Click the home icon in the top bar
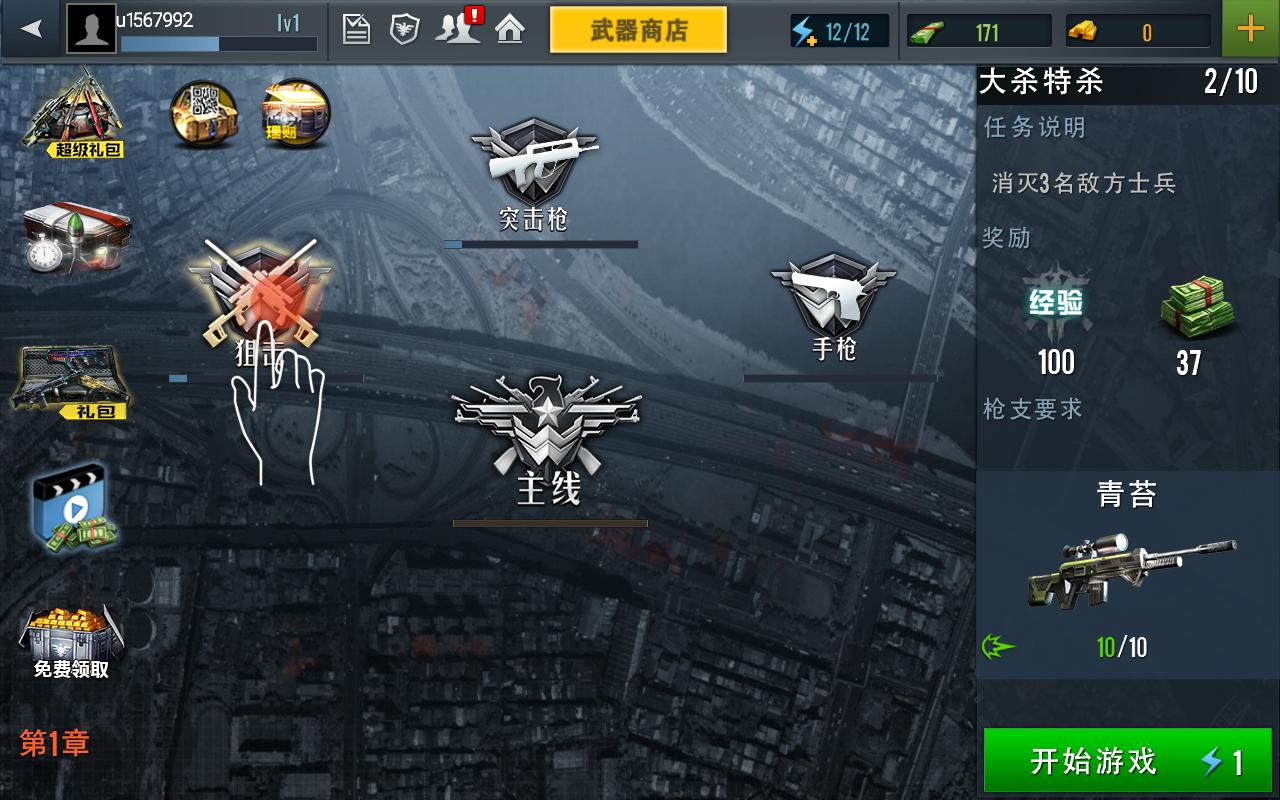Image resolution: width=1280 pixels, height=800 pixels. [510, 28]
